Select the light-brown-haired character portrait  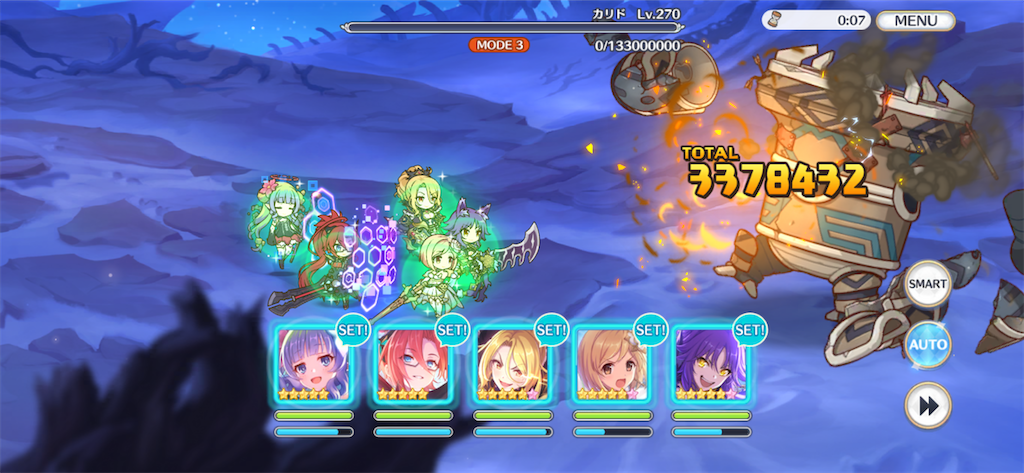(x=610, y=363)
